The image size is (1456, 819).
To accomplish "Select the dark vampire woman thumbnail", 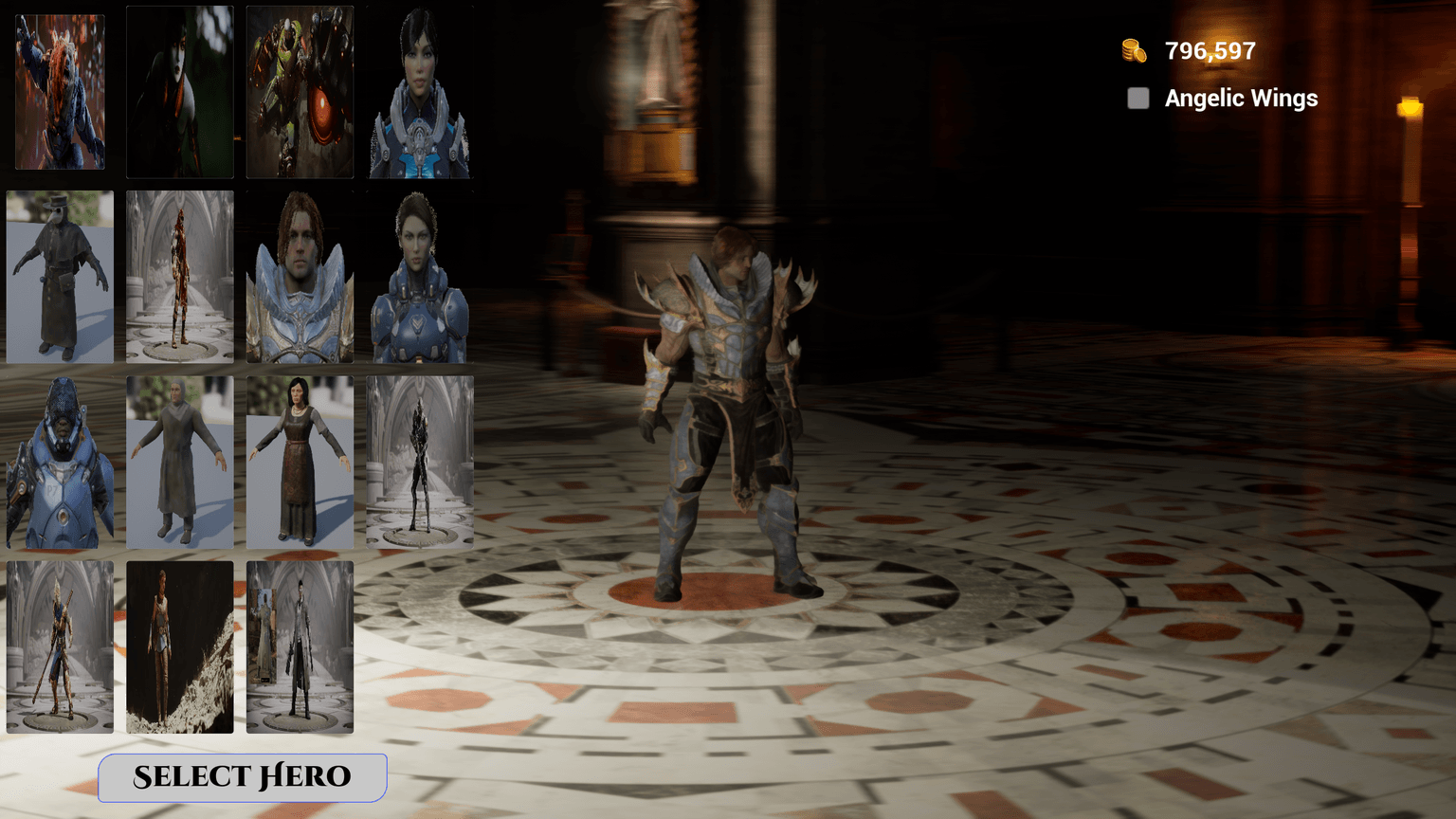I will pyautogui.click(x=179, y=90).
